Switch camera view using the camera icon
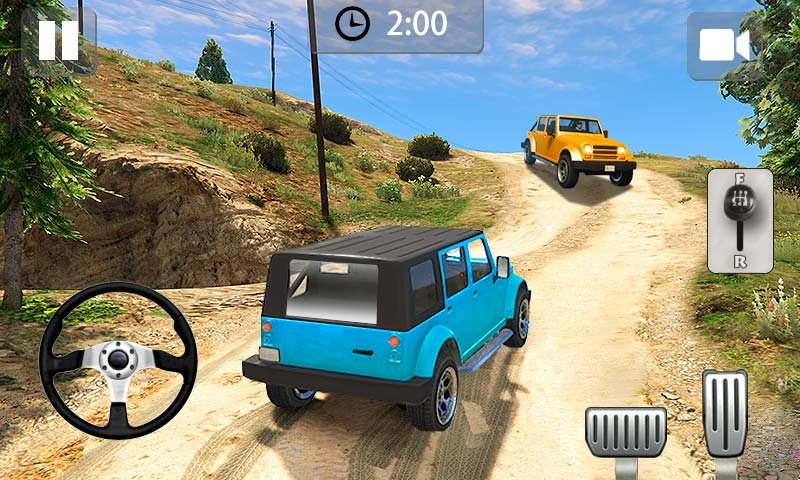Viewport: 800px width, 480px height. tap(724, 46)
